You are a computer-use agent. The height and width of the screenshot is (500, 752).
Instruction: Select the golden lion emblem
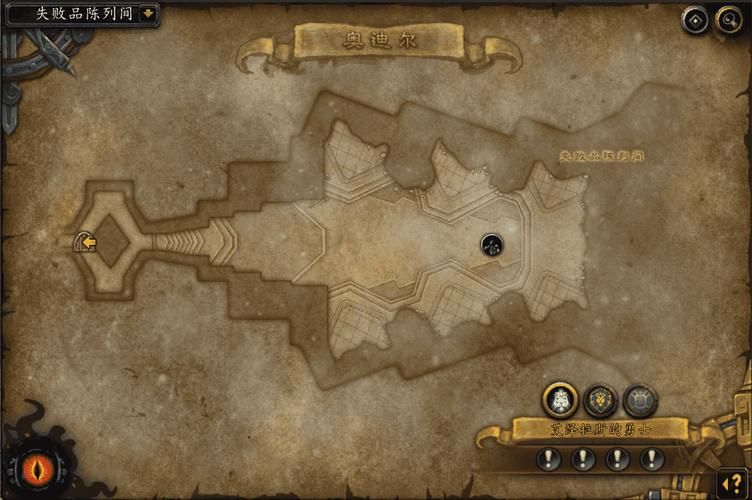click(x=600, y=400)
